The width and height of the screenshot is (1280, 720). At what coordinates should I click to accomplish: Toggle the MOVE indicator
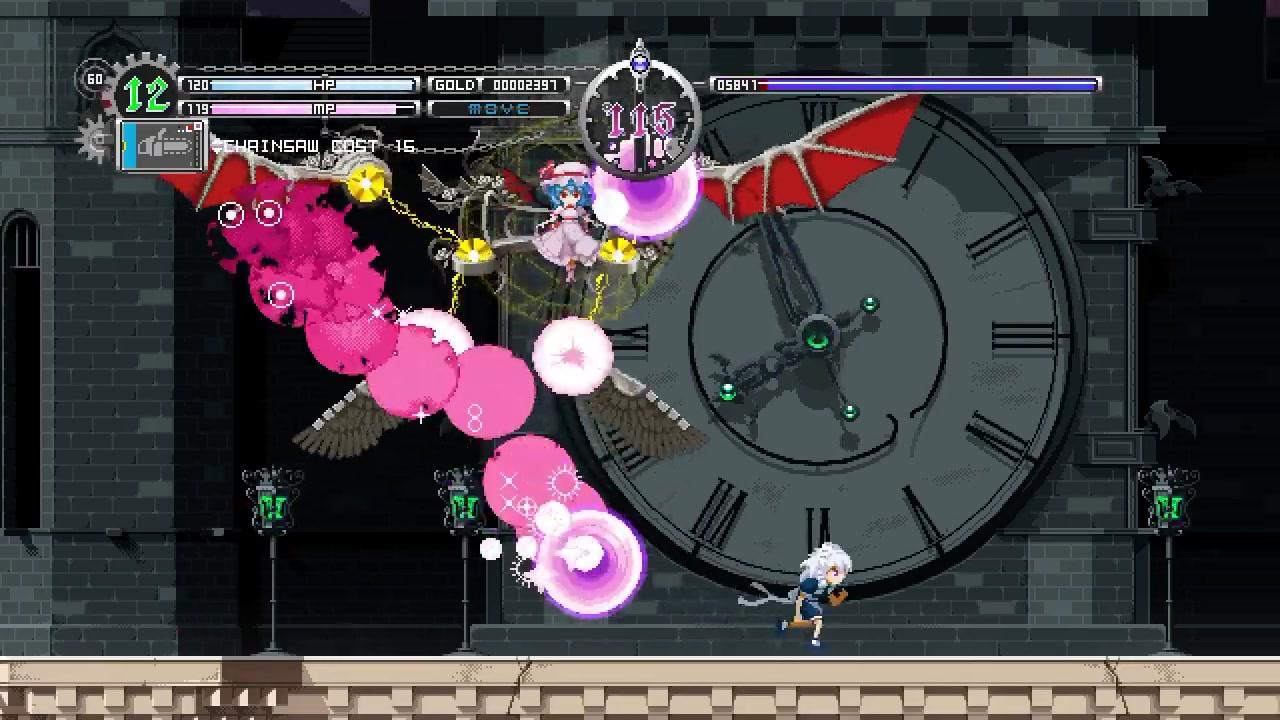497,108
